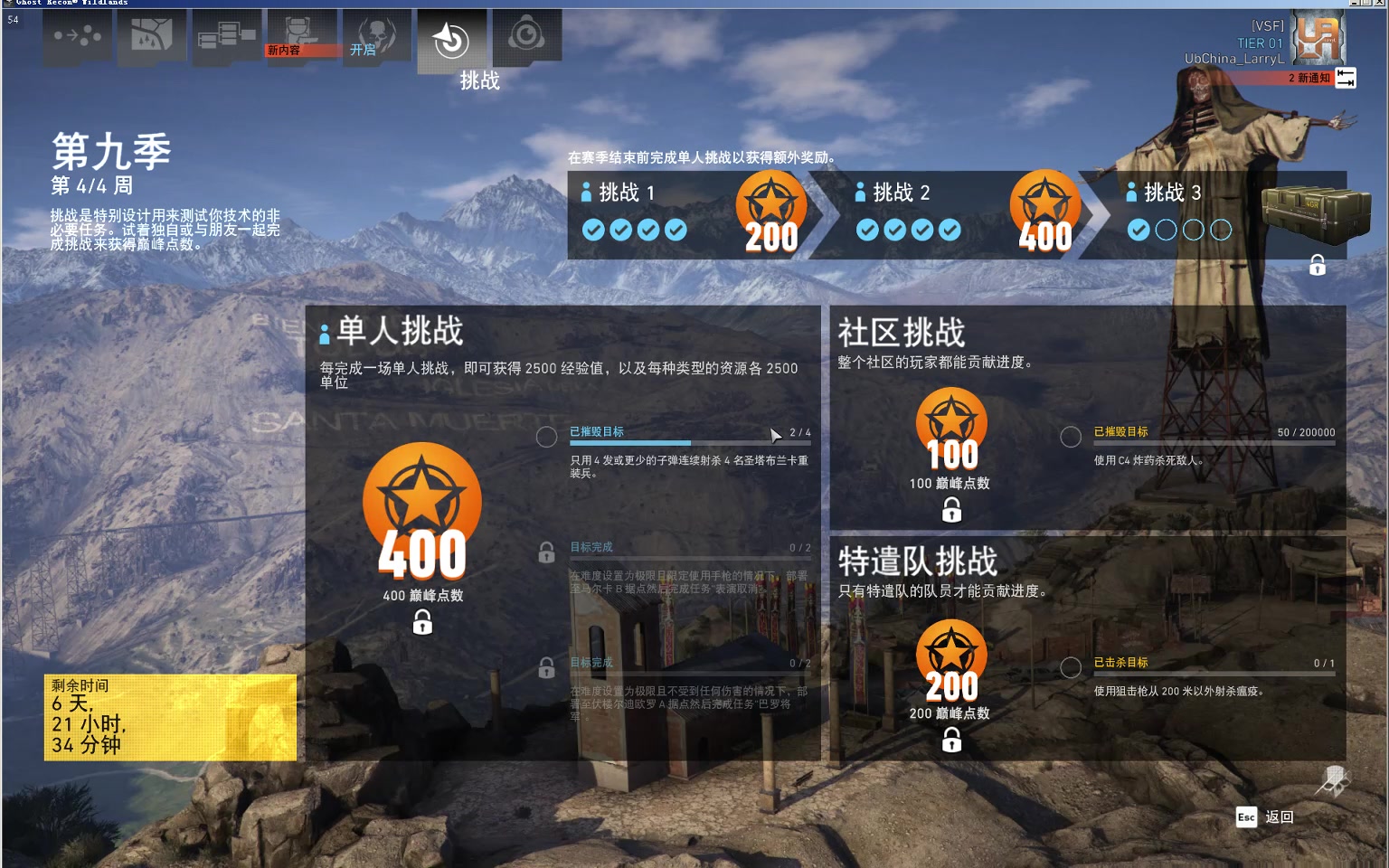The width and height of the screenshot is (1389, 868).
Task: Click the lock icon under 400 巅峰点数
Action: pos(421,622)
